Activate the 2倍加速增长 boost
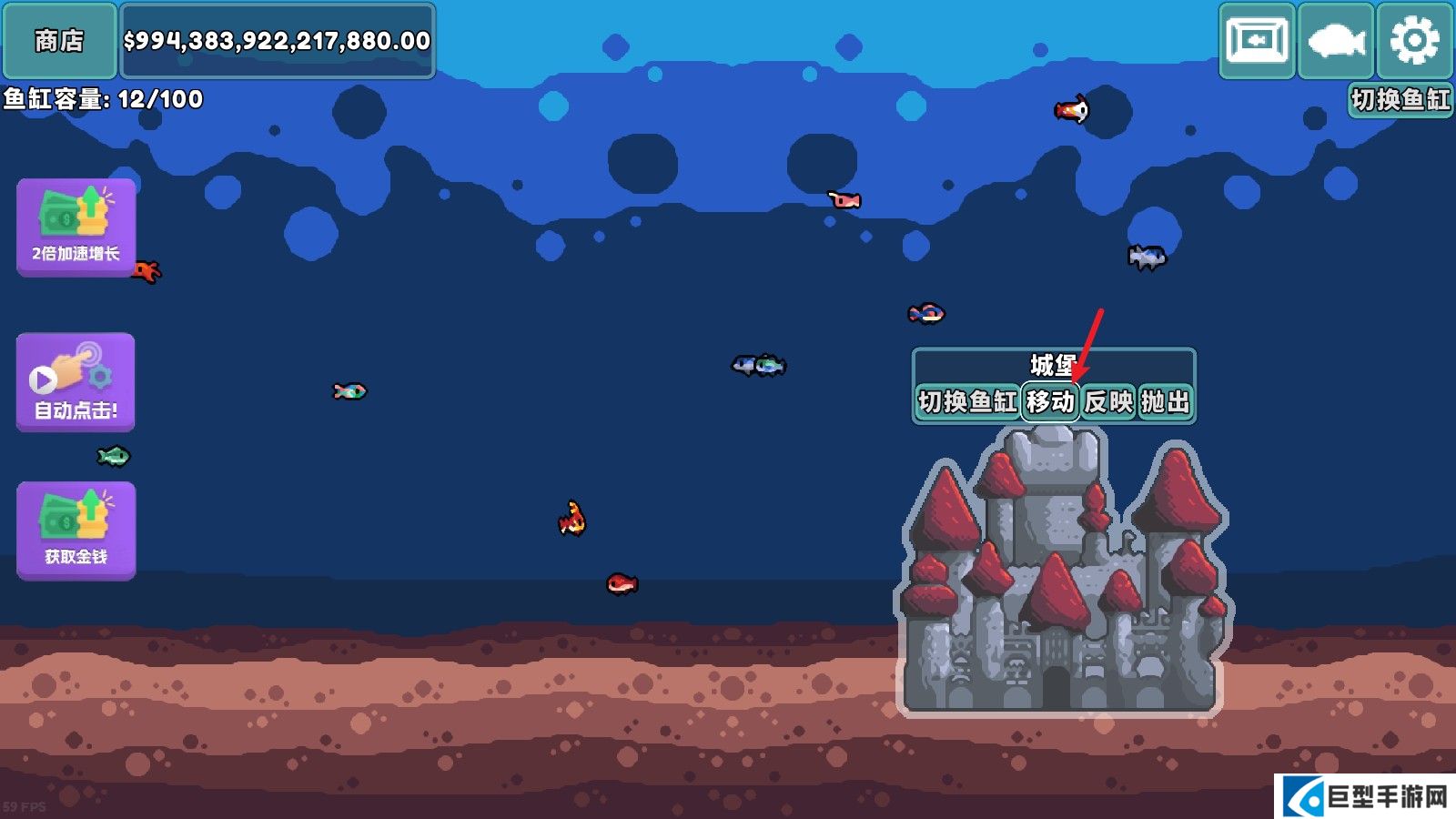Screen dimensions: 1456x819 [76, 227]
